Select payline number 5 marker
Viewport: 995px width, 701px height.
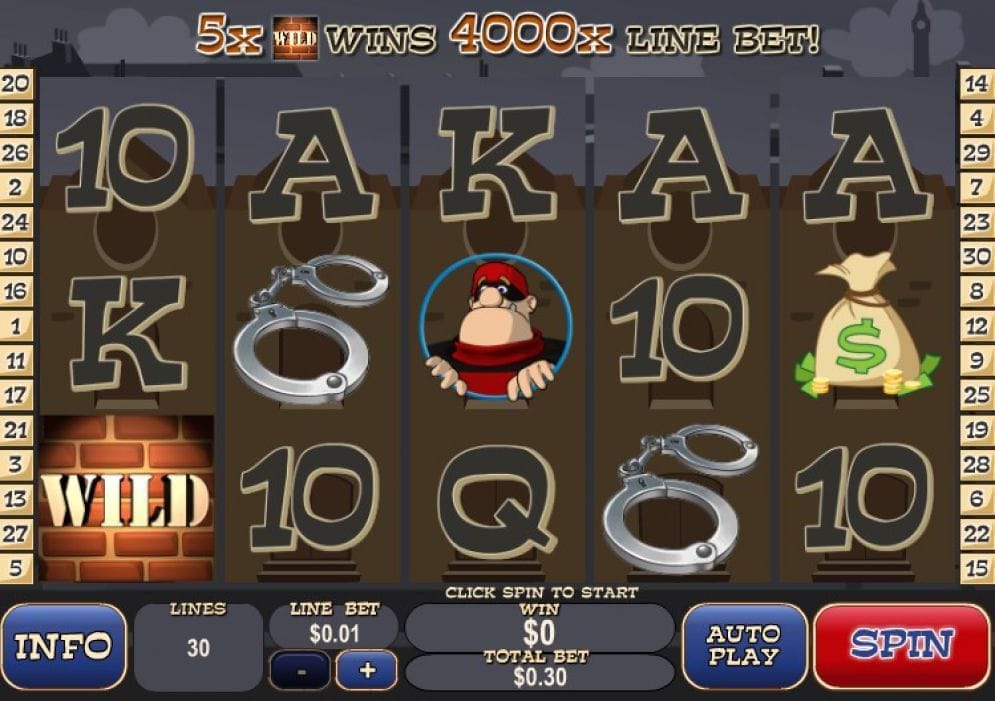click(16, 567)
